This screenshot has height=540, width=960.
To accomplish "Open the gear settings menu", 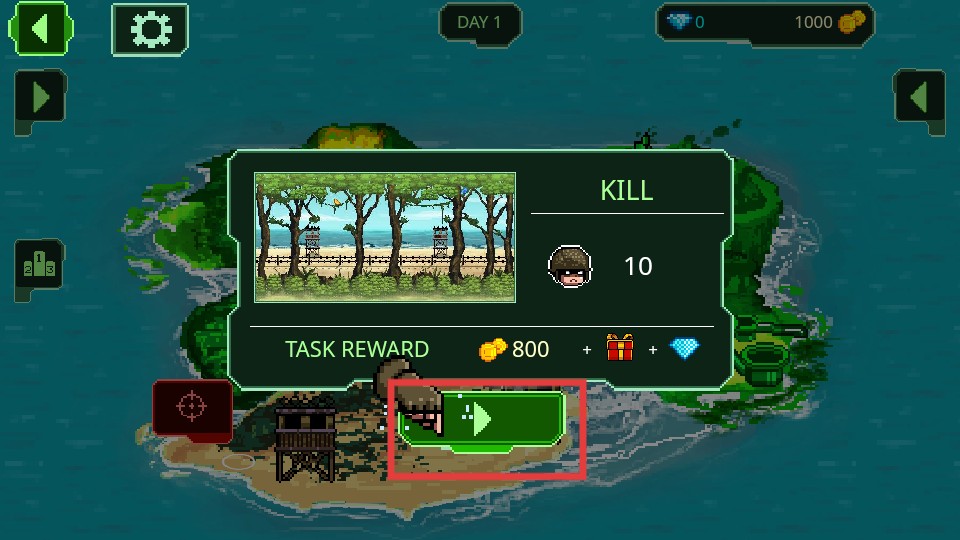I will pos(150,29).
